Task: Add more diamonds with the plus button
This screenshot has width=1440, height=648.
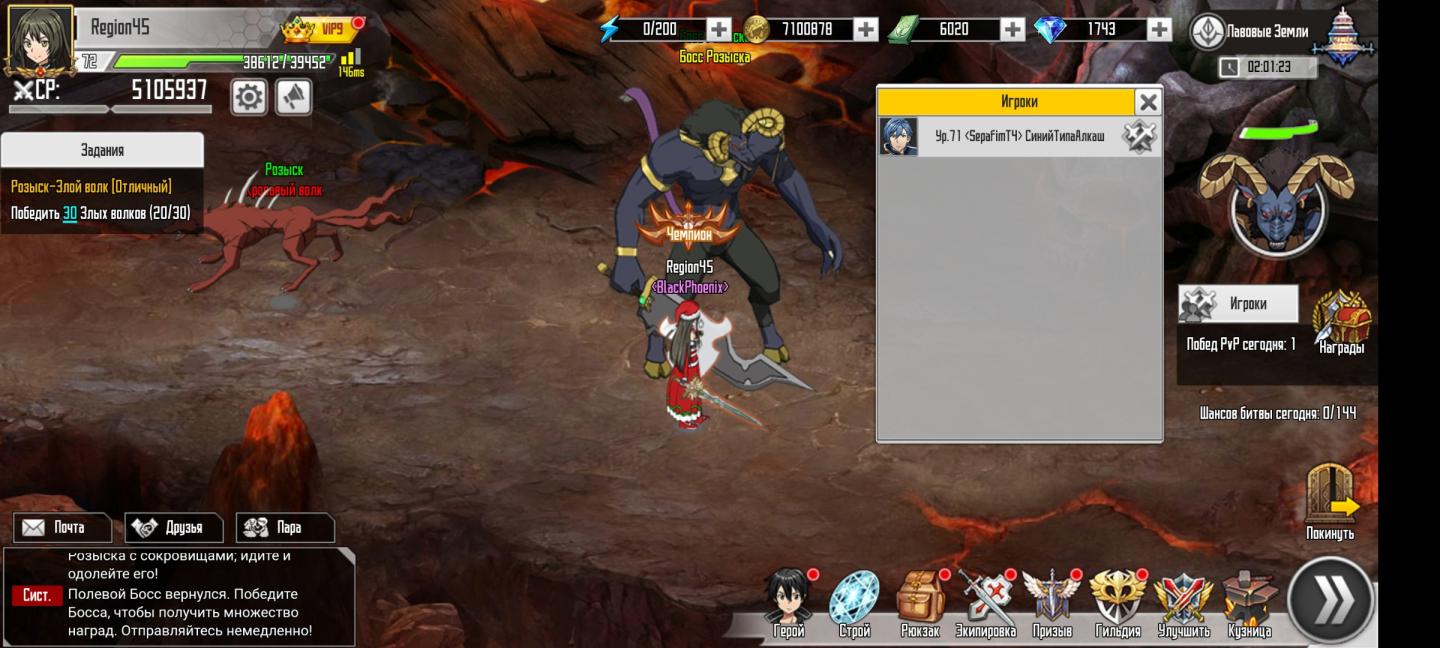Action: click(x=1159, y=30)
